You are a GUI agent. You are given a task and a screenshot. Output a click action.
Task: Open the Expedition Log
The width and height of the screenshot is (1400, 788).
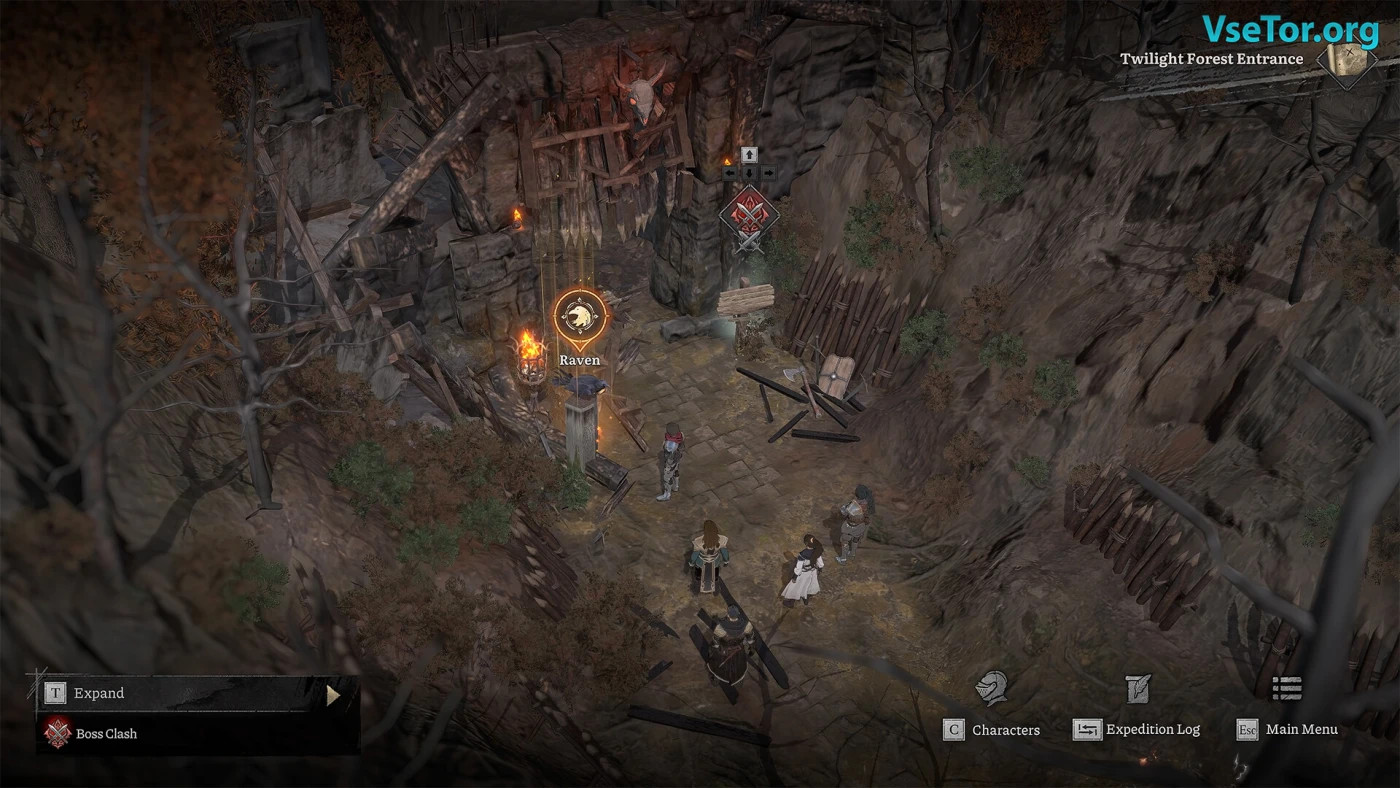1138,729
